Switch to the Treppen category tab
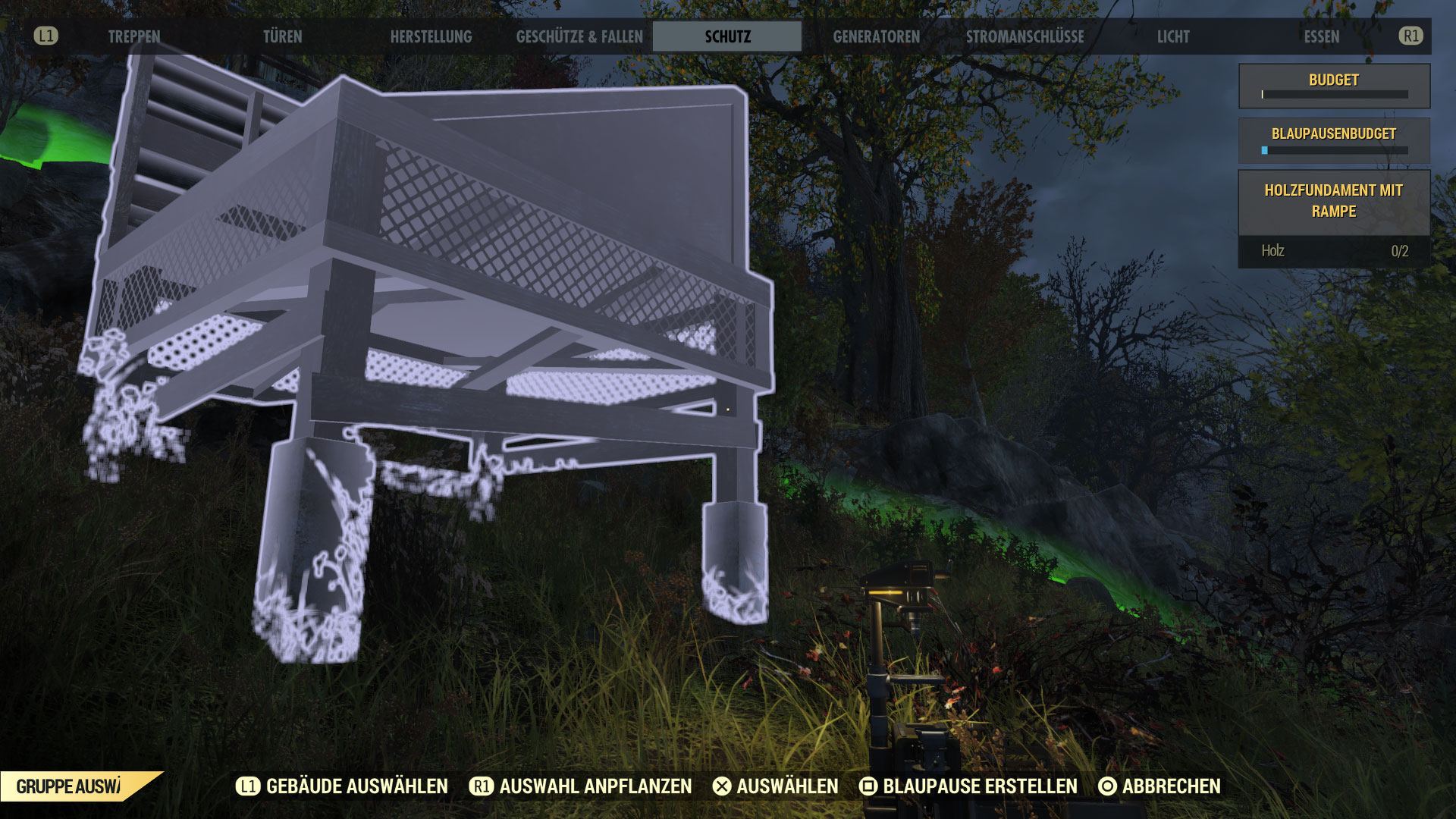 click(x=134, y=36)
